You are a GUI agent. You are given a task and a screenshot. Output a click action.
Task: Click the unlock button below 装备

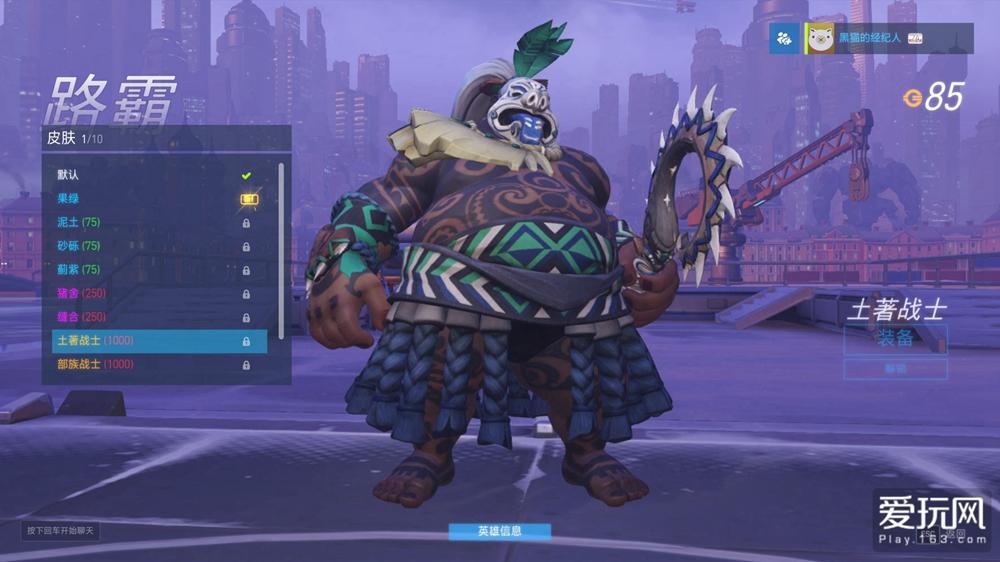pos(895,369)
